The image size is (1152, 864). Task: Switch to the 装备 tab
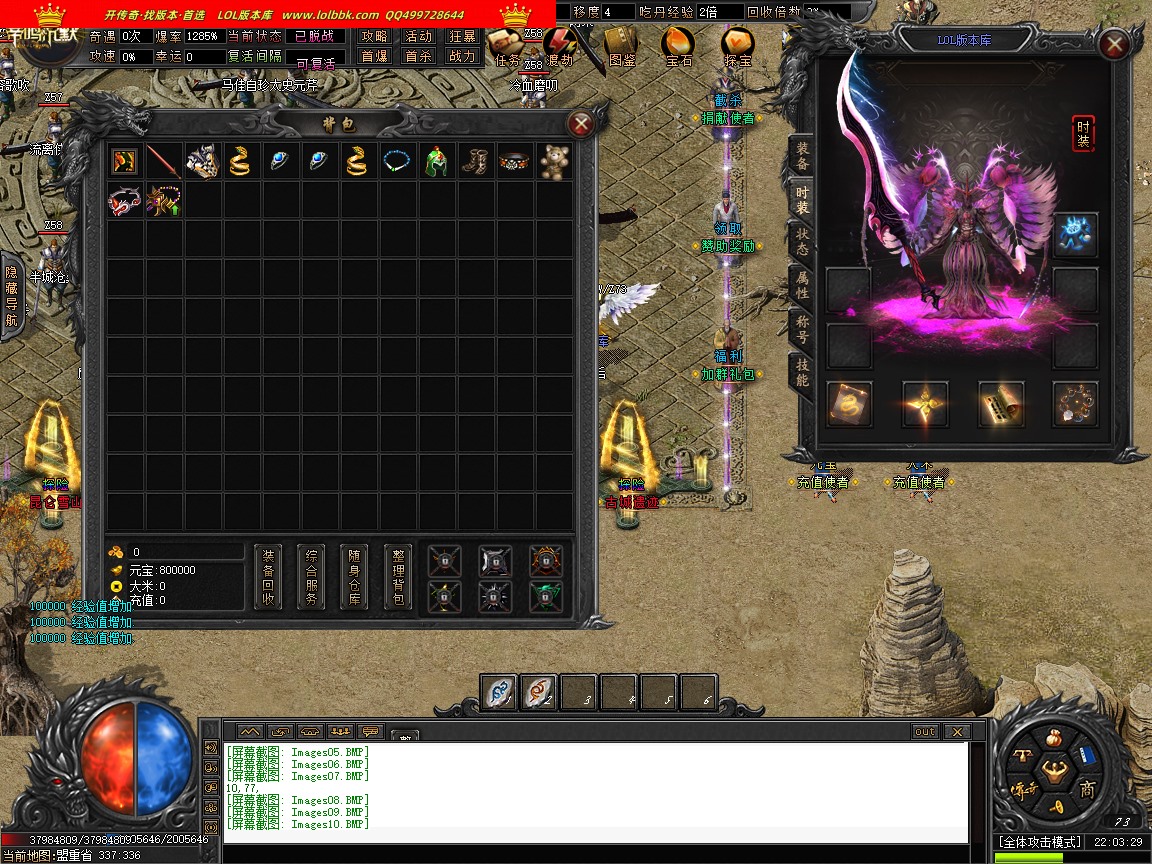pos(802,156)
